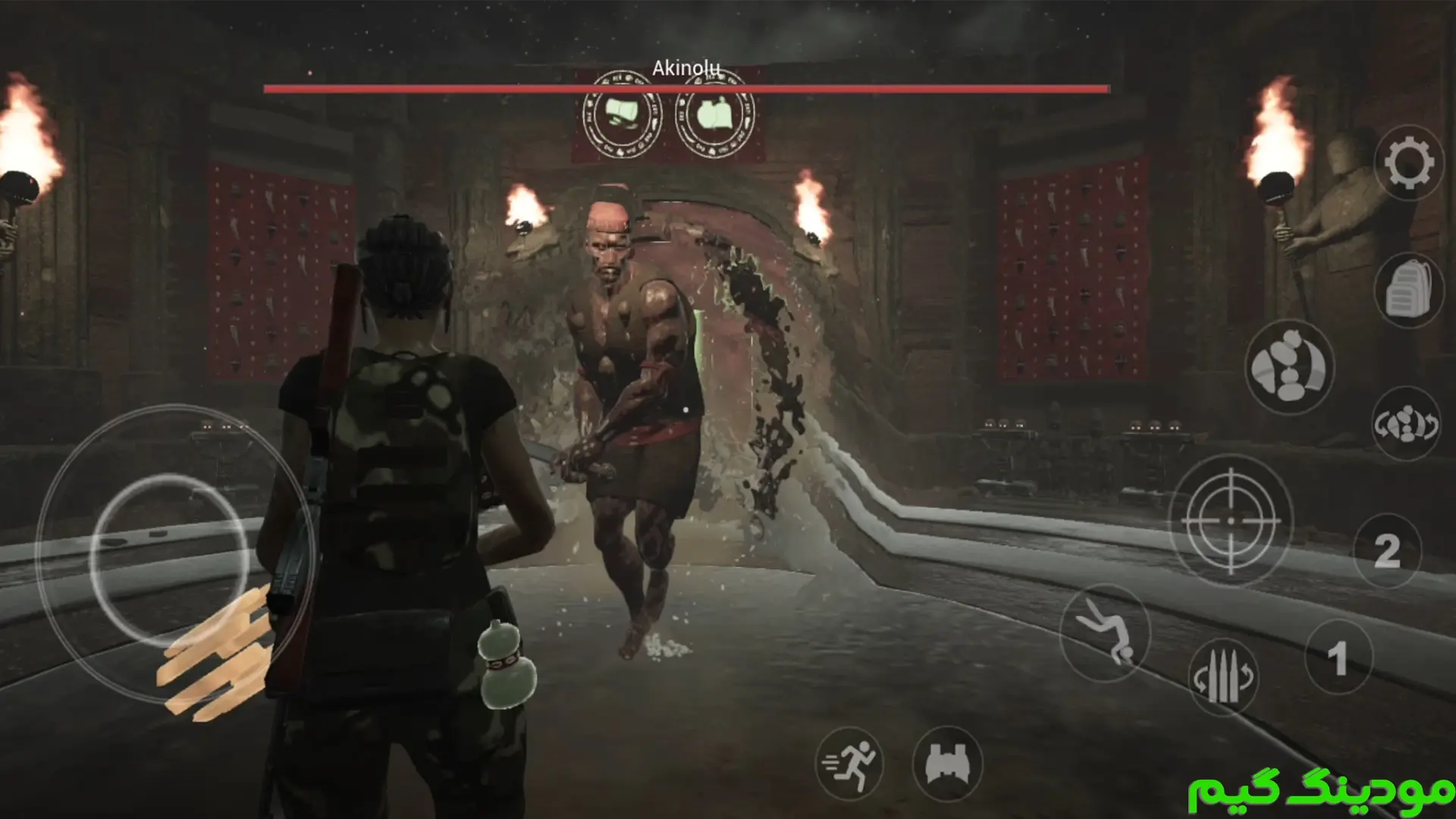Toggle sprint with the running man button
The height and width of the screenshot is (819, 1456).
(x=850, y=764)
